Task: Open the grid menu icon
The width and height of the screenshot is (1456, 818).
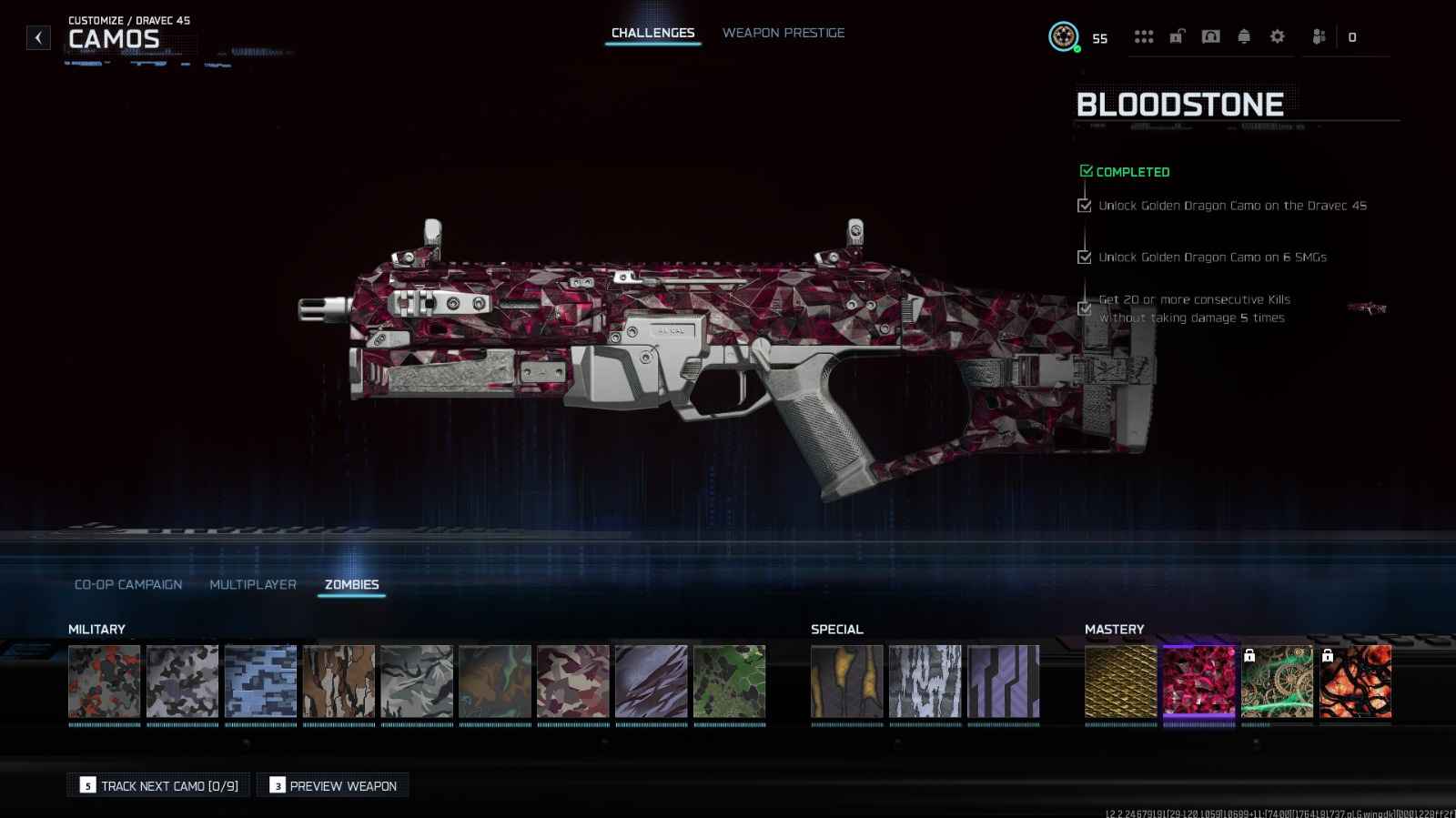Action: (1144, 36)
